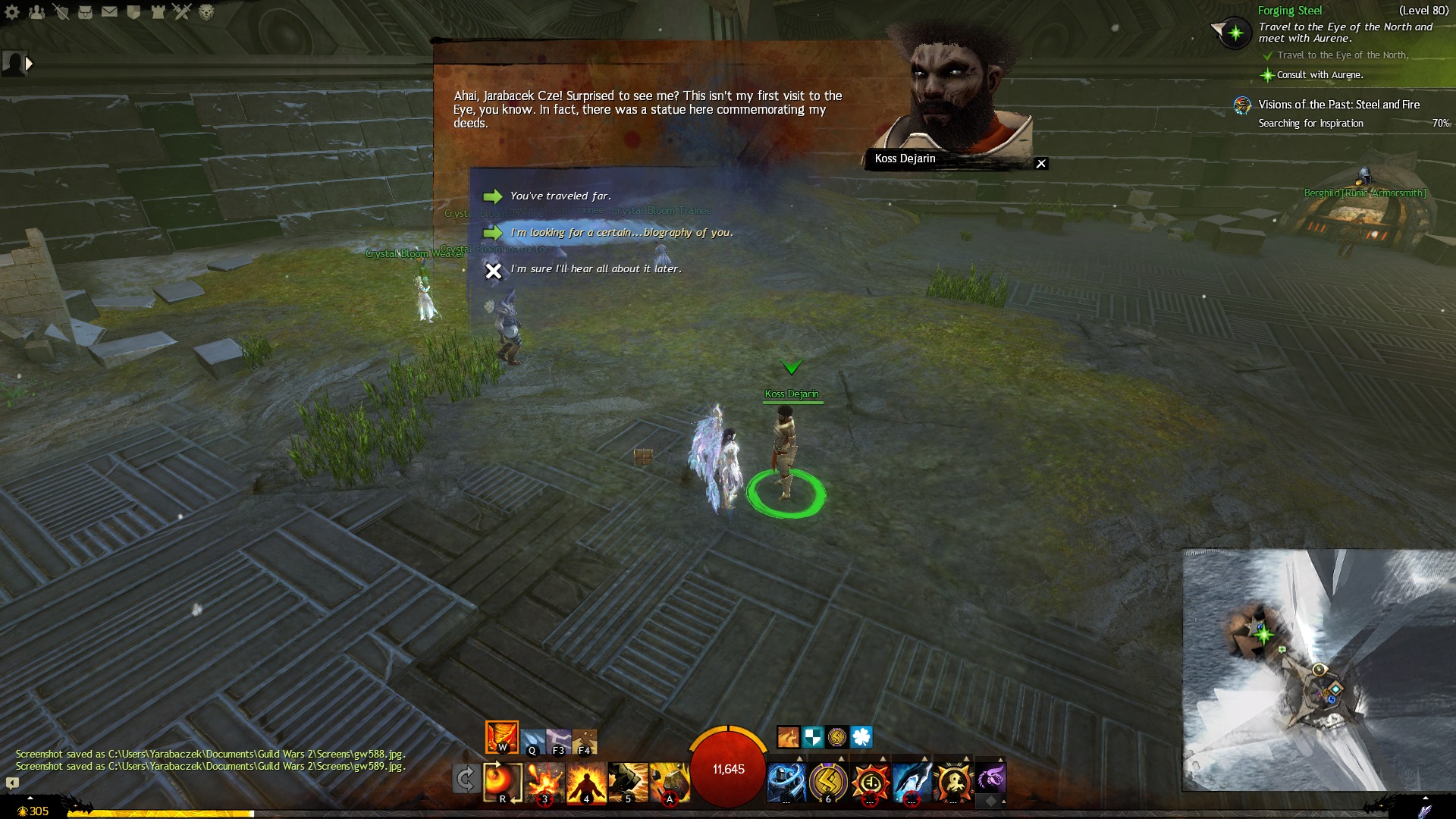Ask Koss about a certain biography
The height and width of the screenshot is (819, 1456).
coord(621,233)
